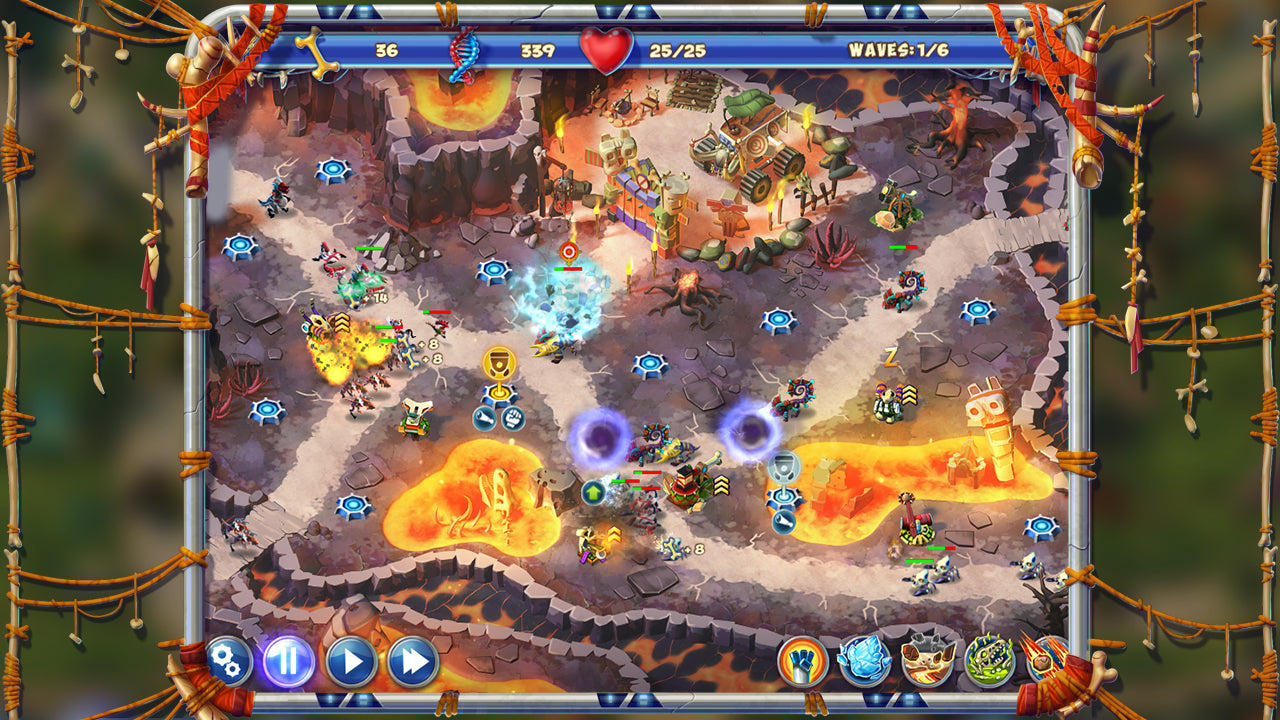Expand tower choices at the socket near the lava lake
Image resolution: width=1280 pixels, height=720 pixels.
coord(351,505)
